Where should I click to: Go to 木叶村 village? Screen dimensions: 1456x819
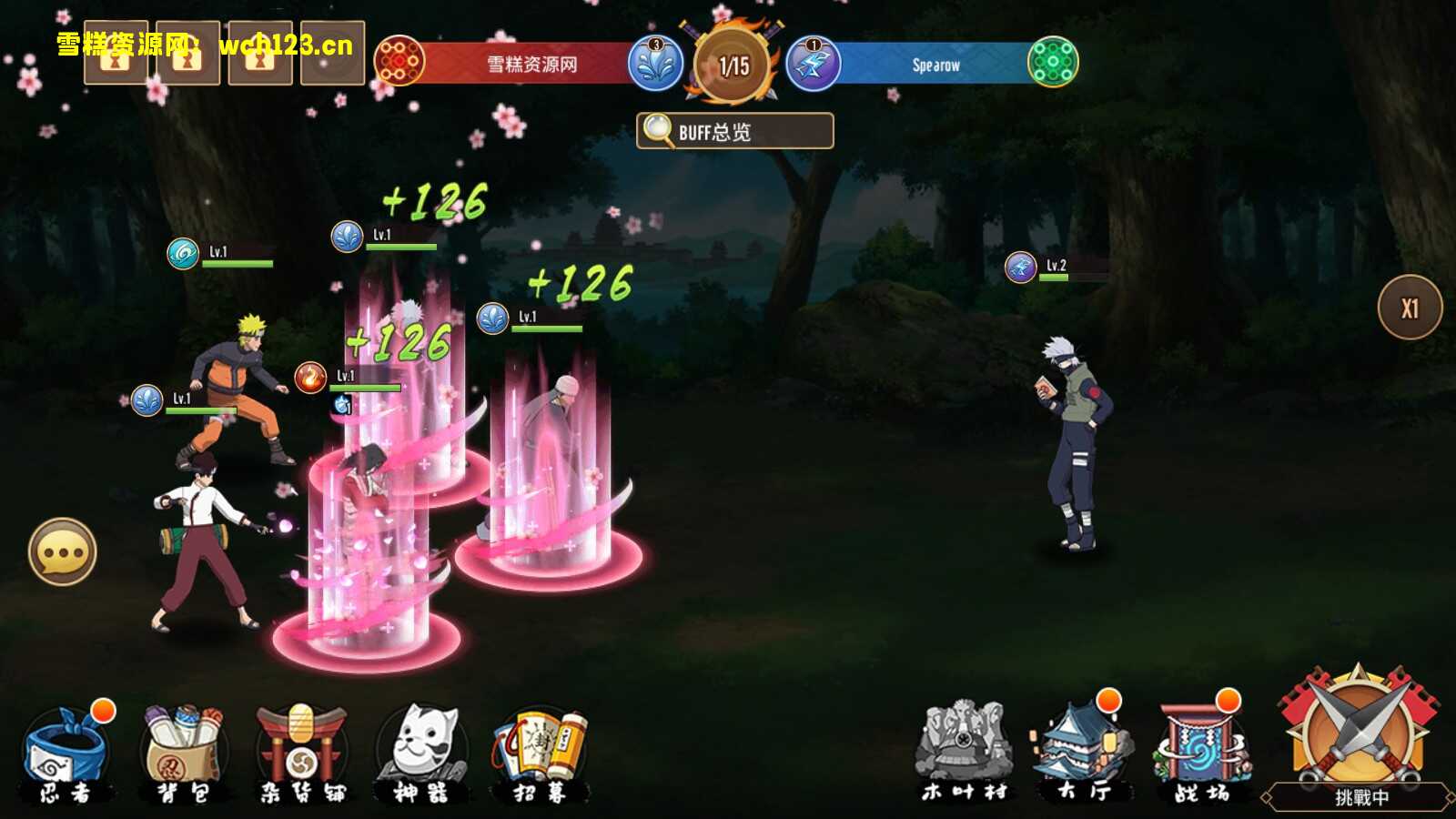click(965, 752)
